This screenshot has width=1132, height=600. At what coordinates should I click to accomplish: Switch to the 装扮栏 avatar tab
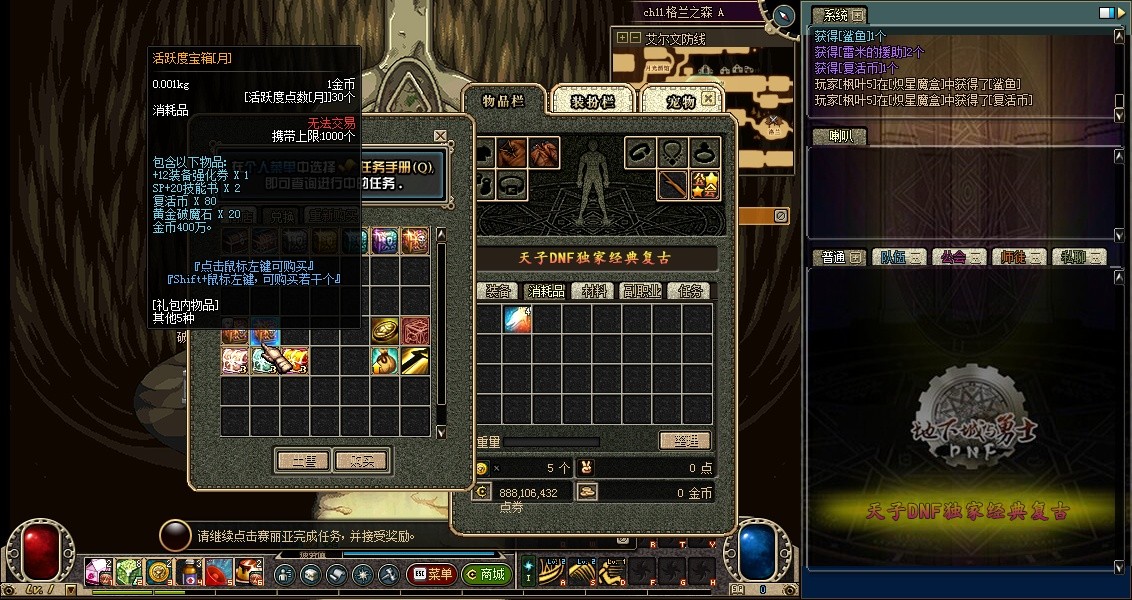(x=593, y=101)
